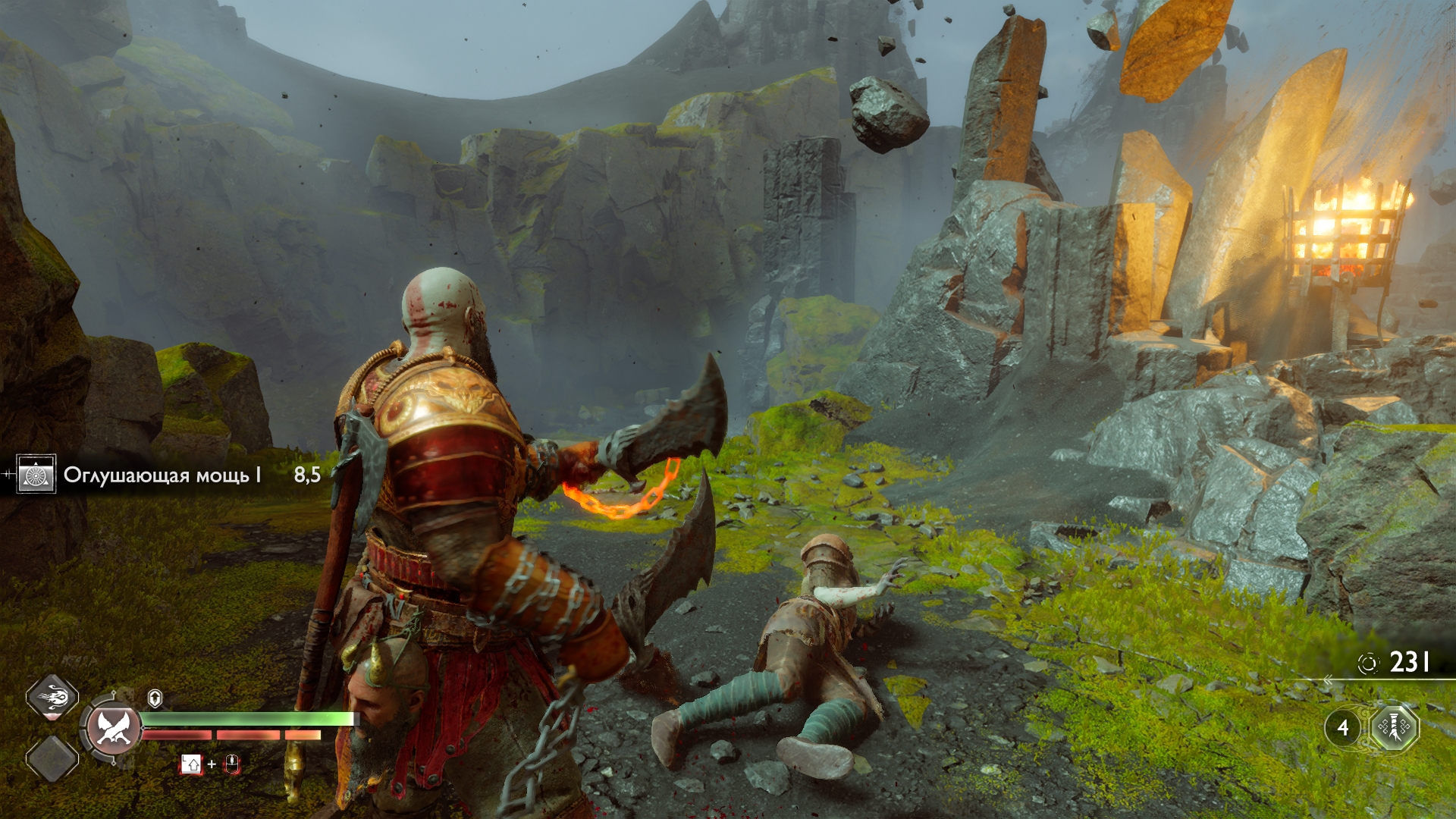Use the octagonal sword hilt relic icon
Viewport: 1456px width, 819px height.
1395,728
